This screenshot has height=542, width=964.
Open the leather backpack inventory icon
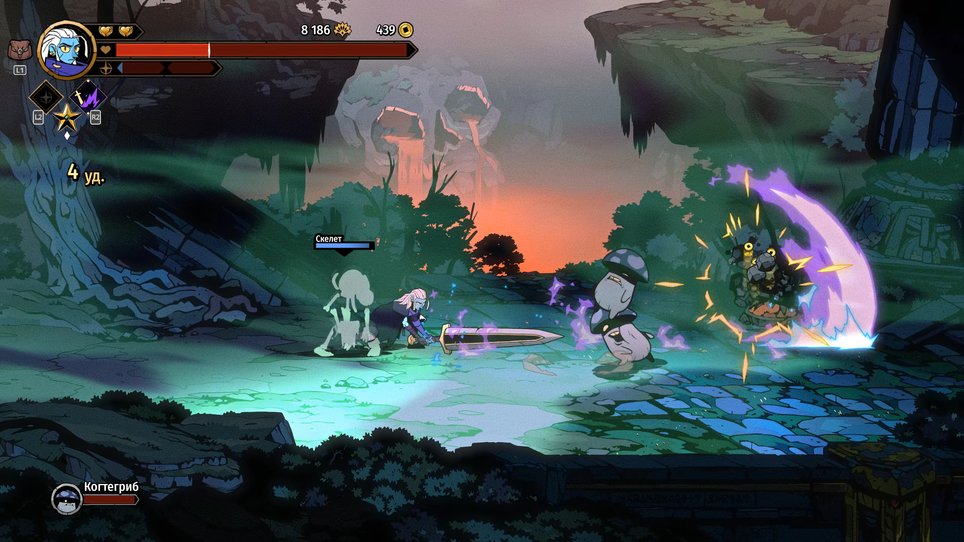[19, 49]
